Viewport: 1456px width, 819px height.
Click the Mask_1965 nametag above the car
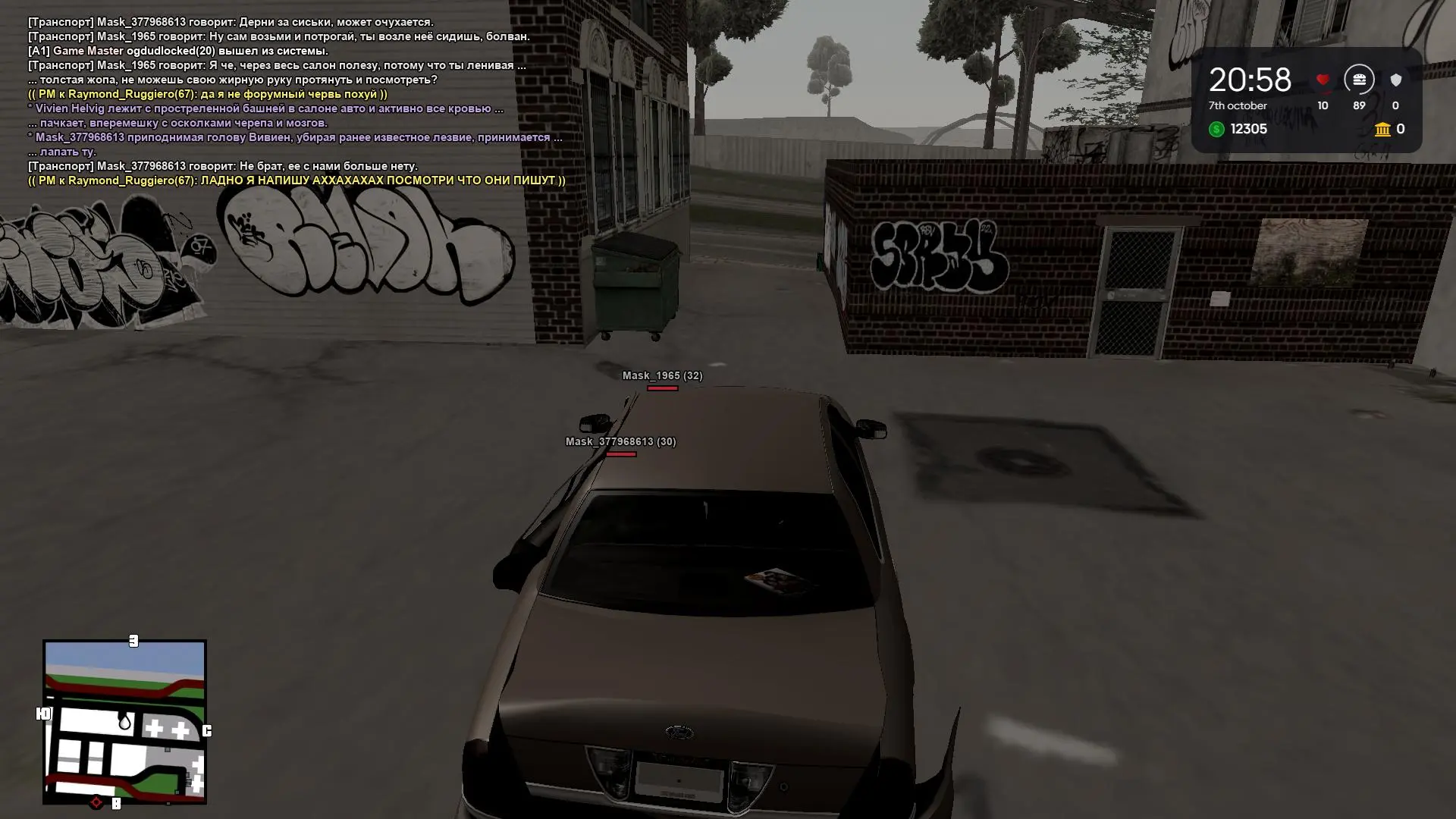tap(661, 375)
